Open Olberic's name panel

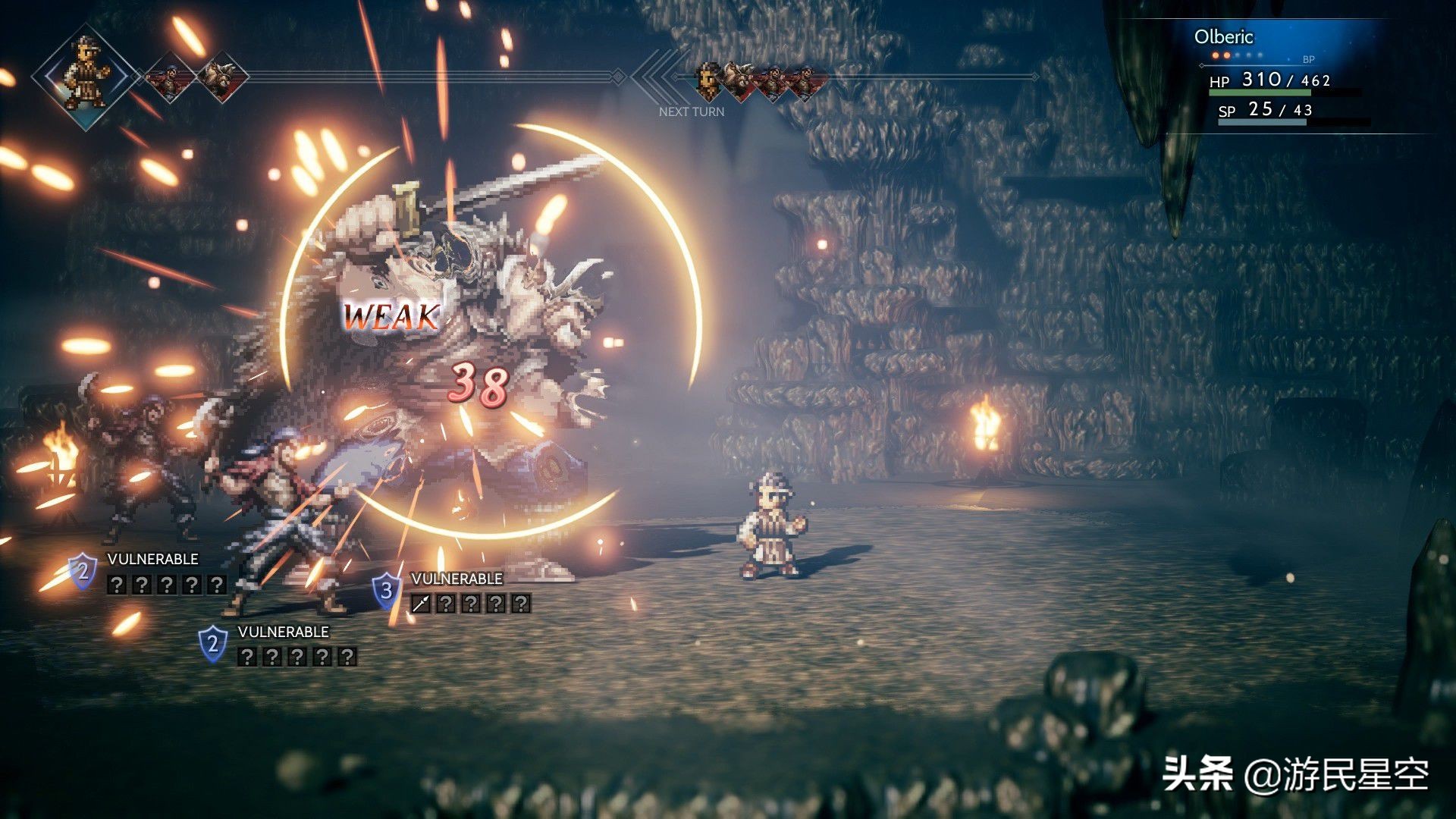pyautogui.click(x=1223, y=37)
